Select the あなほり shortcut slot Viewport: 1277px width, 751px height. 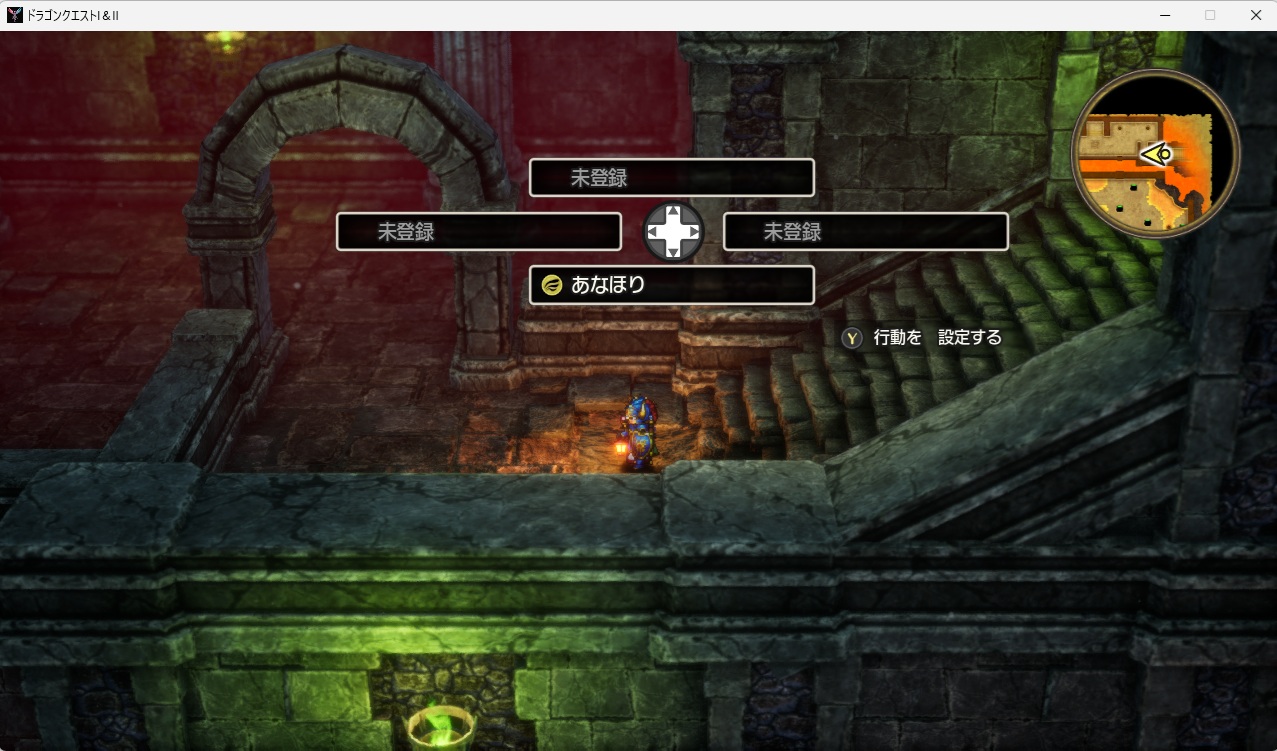pos(671,285)
